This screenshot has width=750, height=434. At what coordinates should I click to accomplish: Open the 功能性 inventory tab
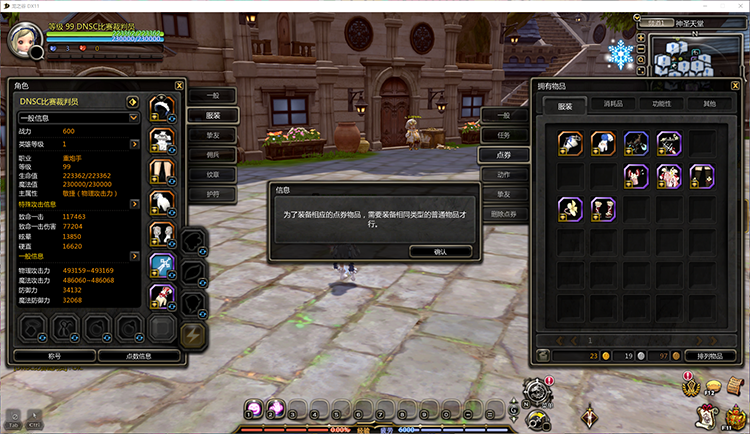click(661, 104)
